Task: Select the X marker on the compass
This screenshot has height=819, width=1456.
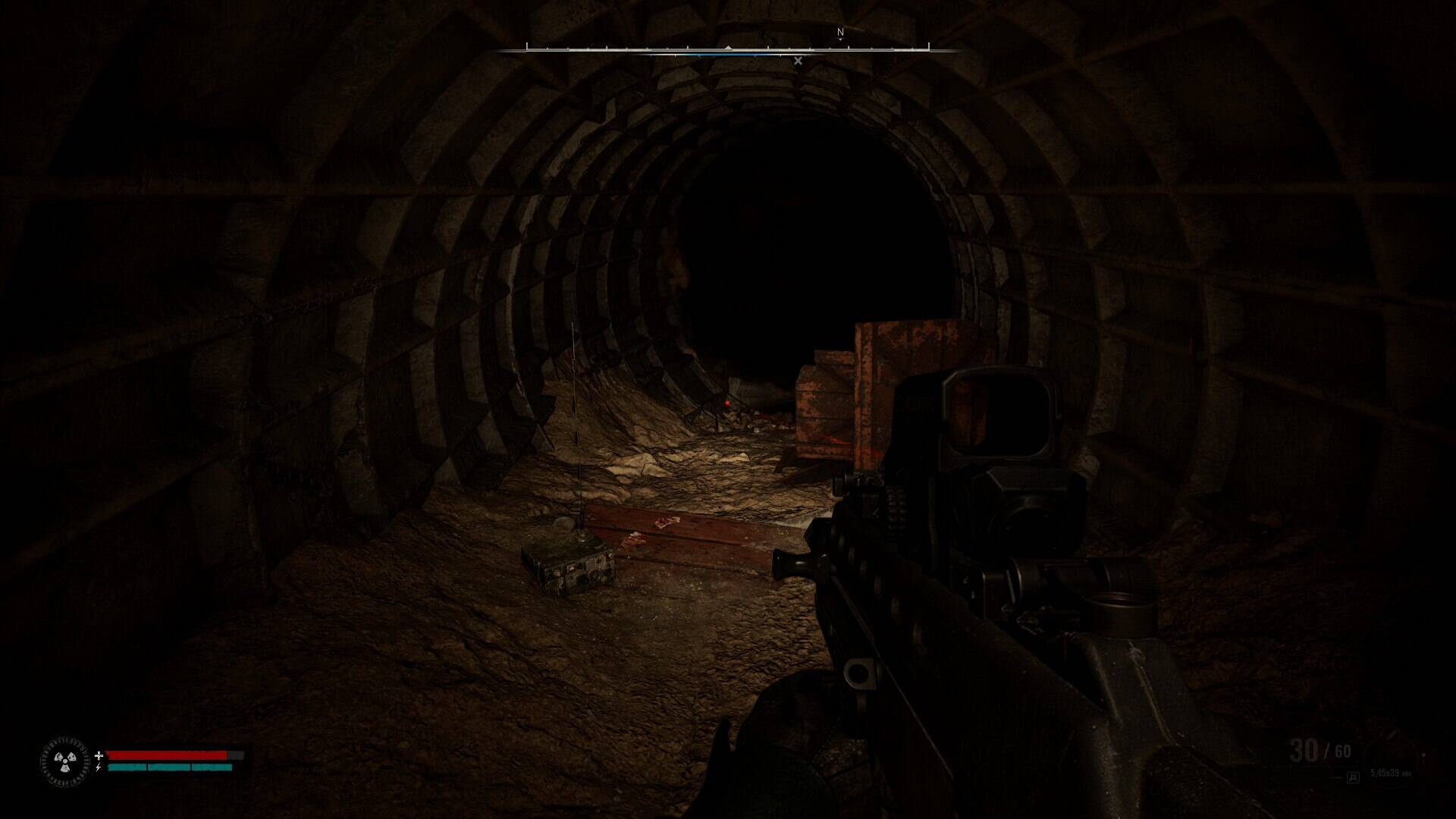Action: coord(798,61)
